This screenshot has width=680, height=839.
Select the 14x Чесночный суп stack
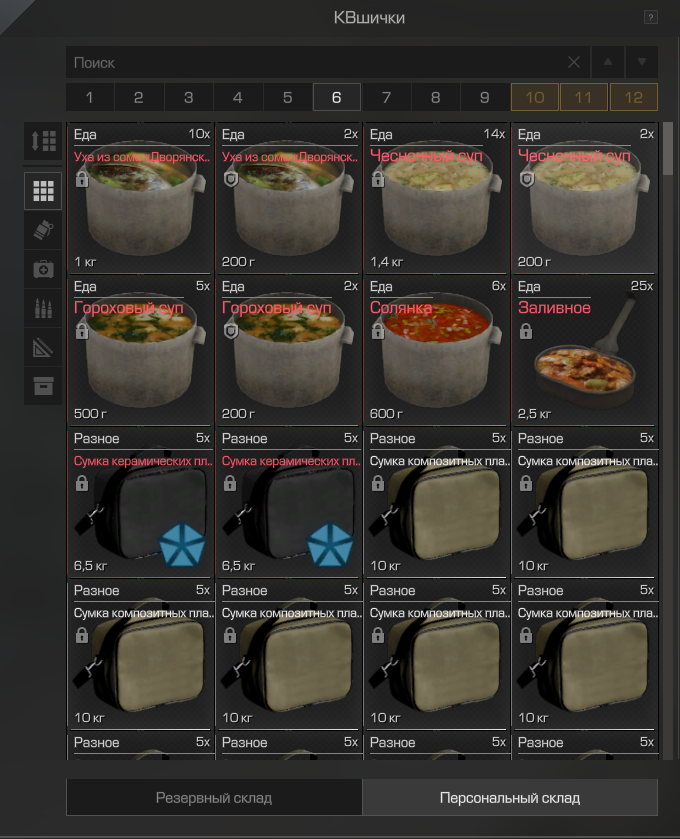click(436, 198)
